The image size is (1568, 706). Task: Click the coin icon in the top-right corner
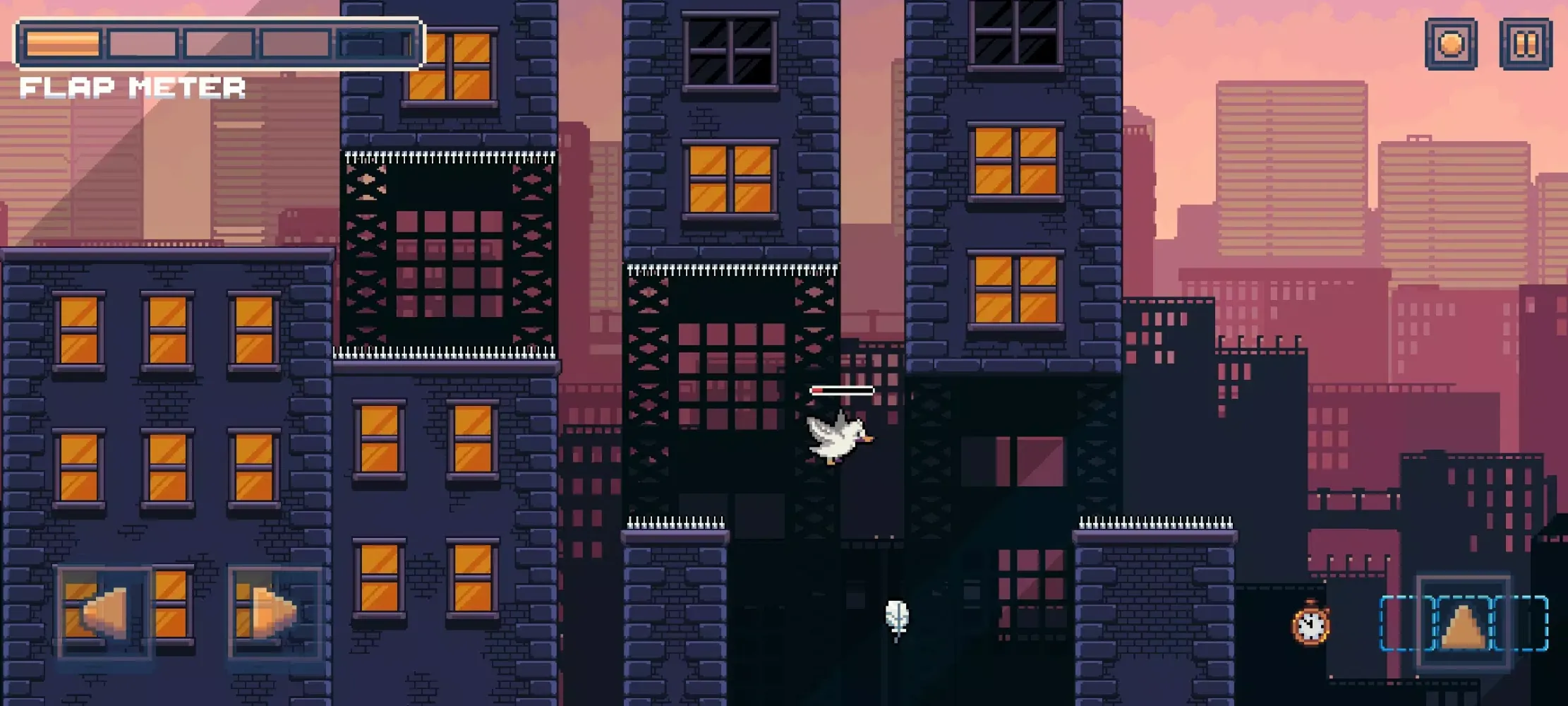coord(1452,44)
